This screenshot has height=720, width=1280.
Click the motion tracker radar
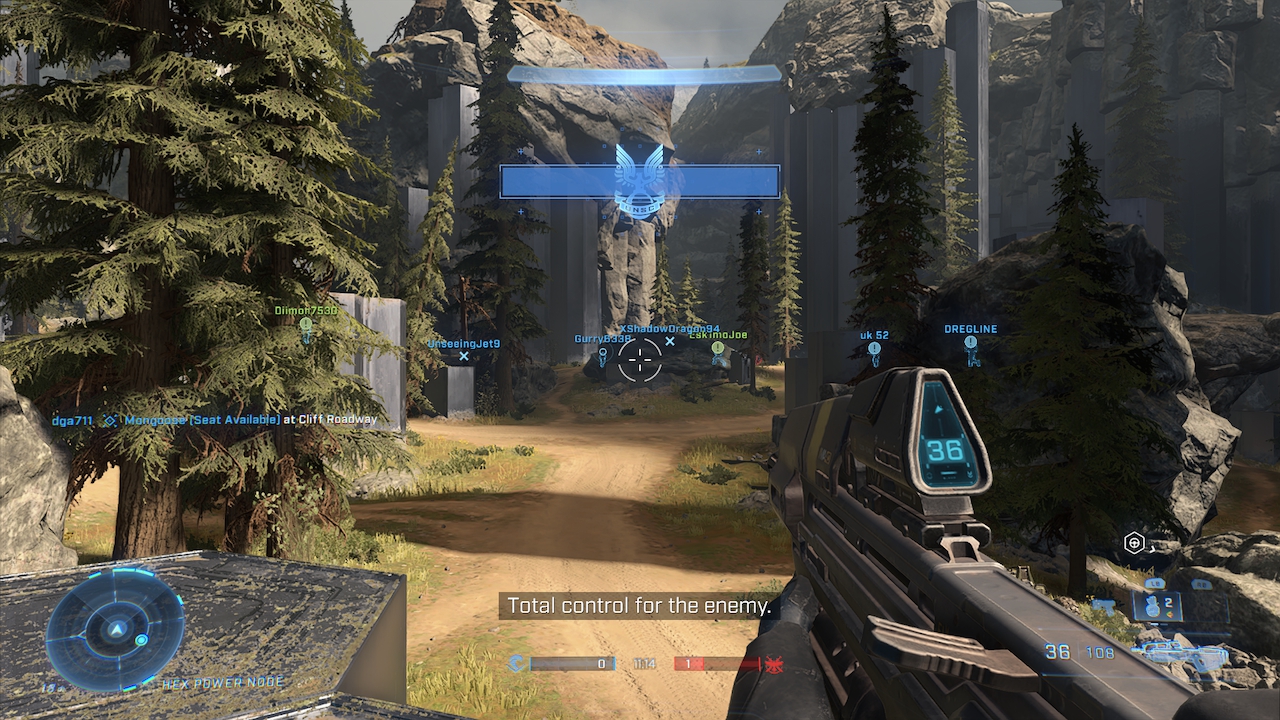pos(115,628)
